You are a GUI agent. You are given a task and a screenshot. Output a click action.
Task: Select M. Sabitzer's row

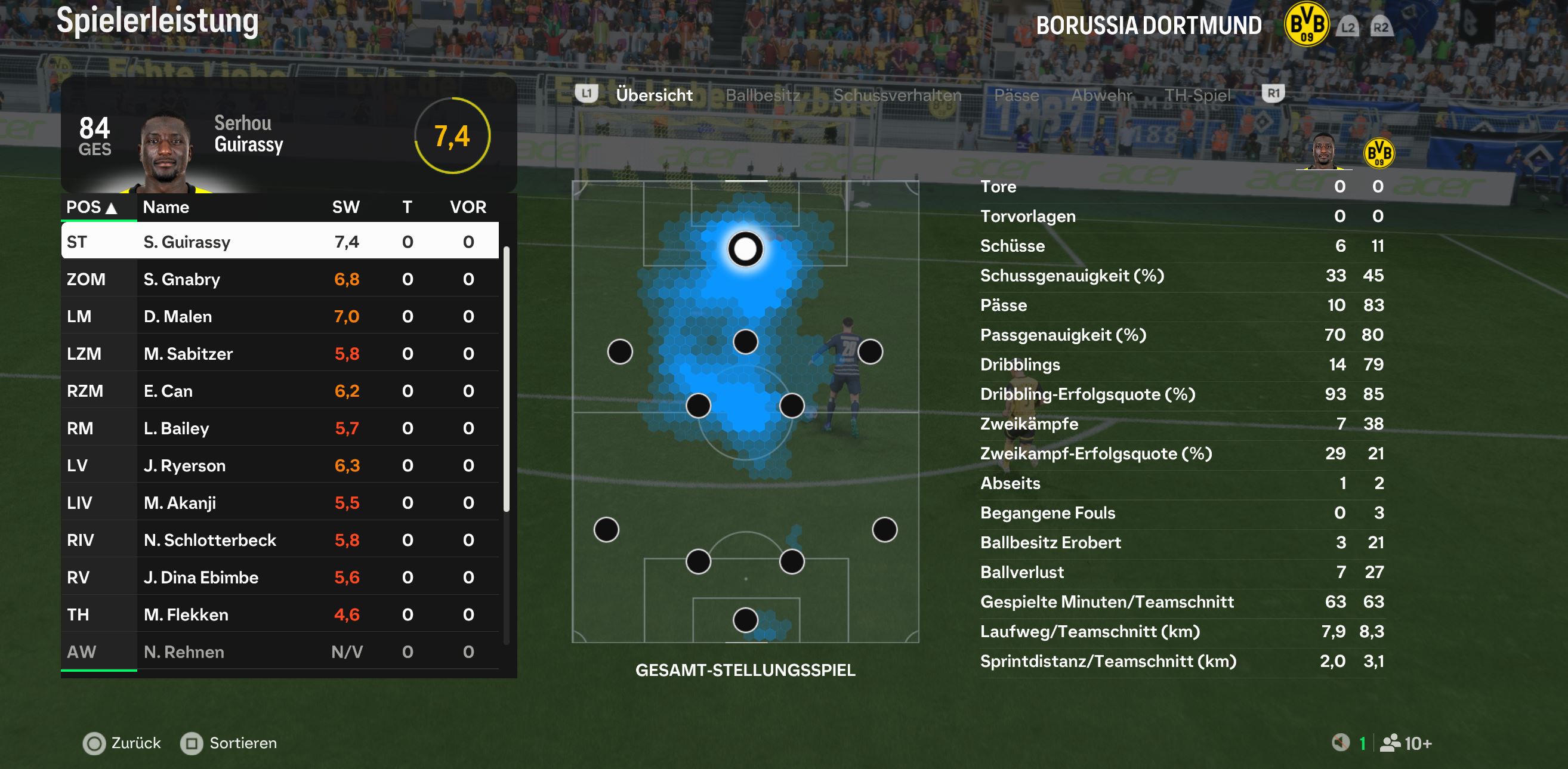(280, 354)
